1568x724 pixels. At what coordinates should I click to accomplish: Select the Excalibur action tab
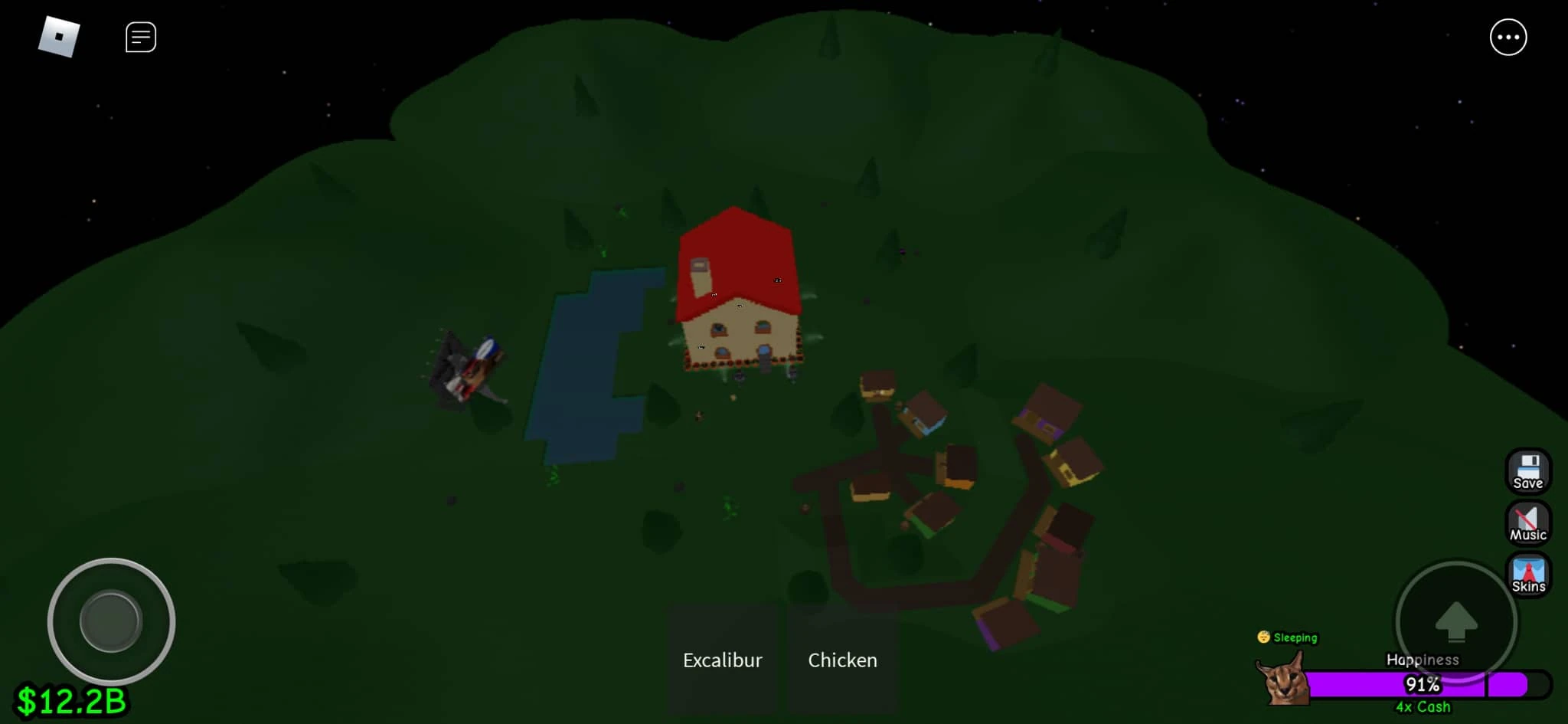[x=722, y=660]
